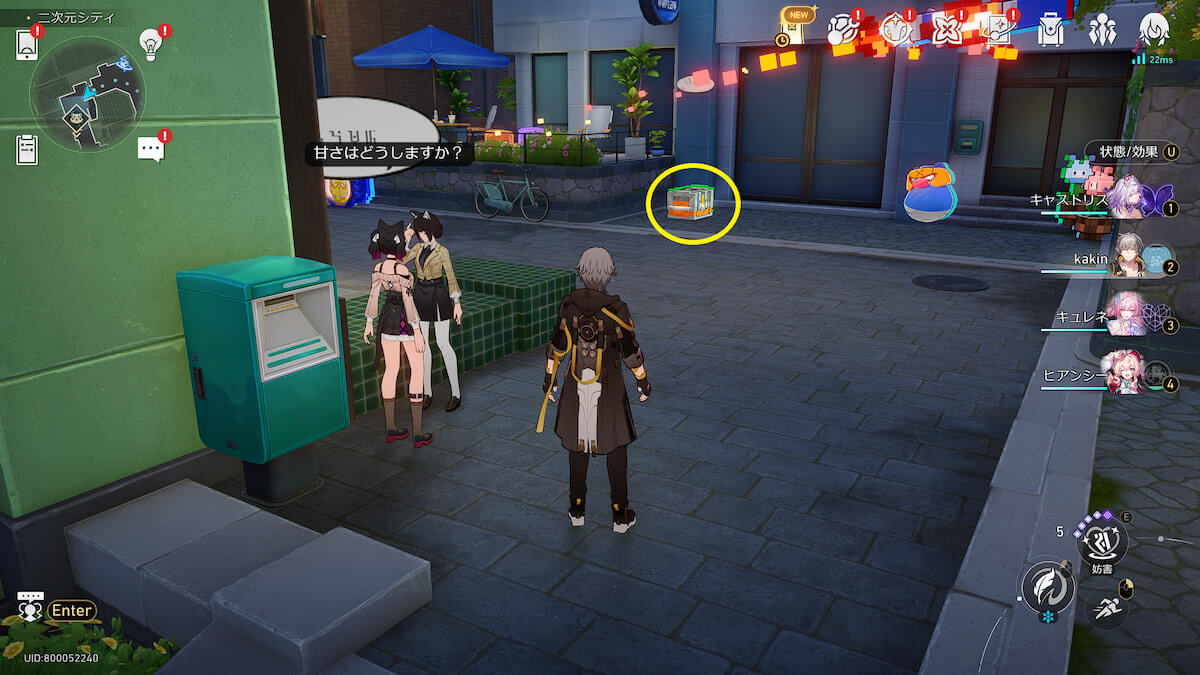The height and width of the screenshot is (675, 1200).
Task: Open the backpack inventory icon
Action: (x=1051, y=31)
